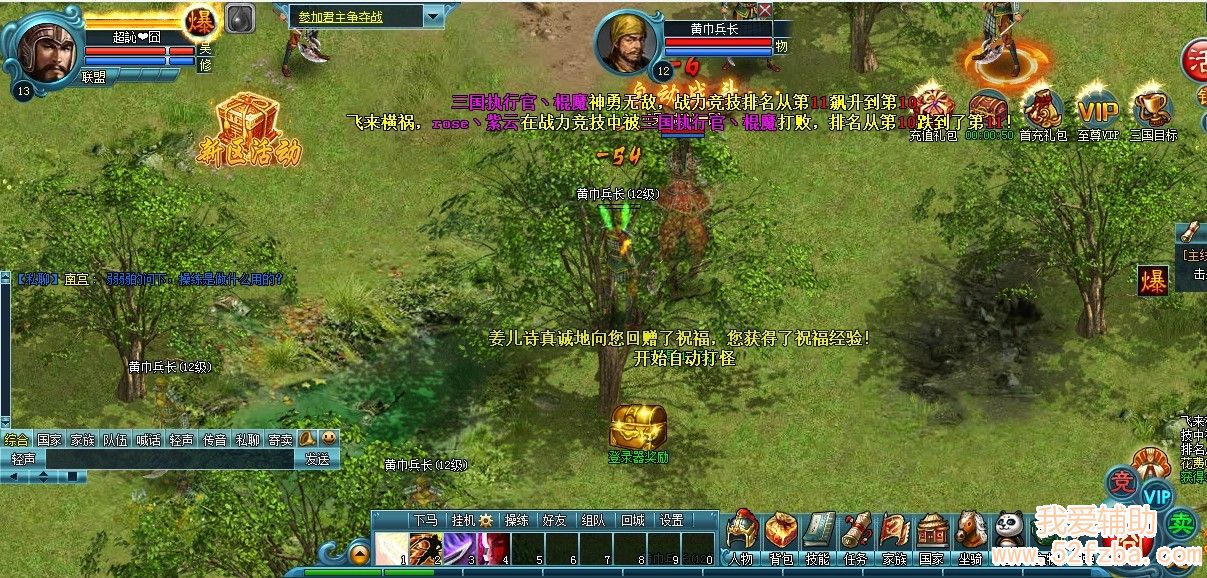This screenshot has height=578, width=1207.
Task: Switch chat to the 国家 tab
Action: coord(49,439)
